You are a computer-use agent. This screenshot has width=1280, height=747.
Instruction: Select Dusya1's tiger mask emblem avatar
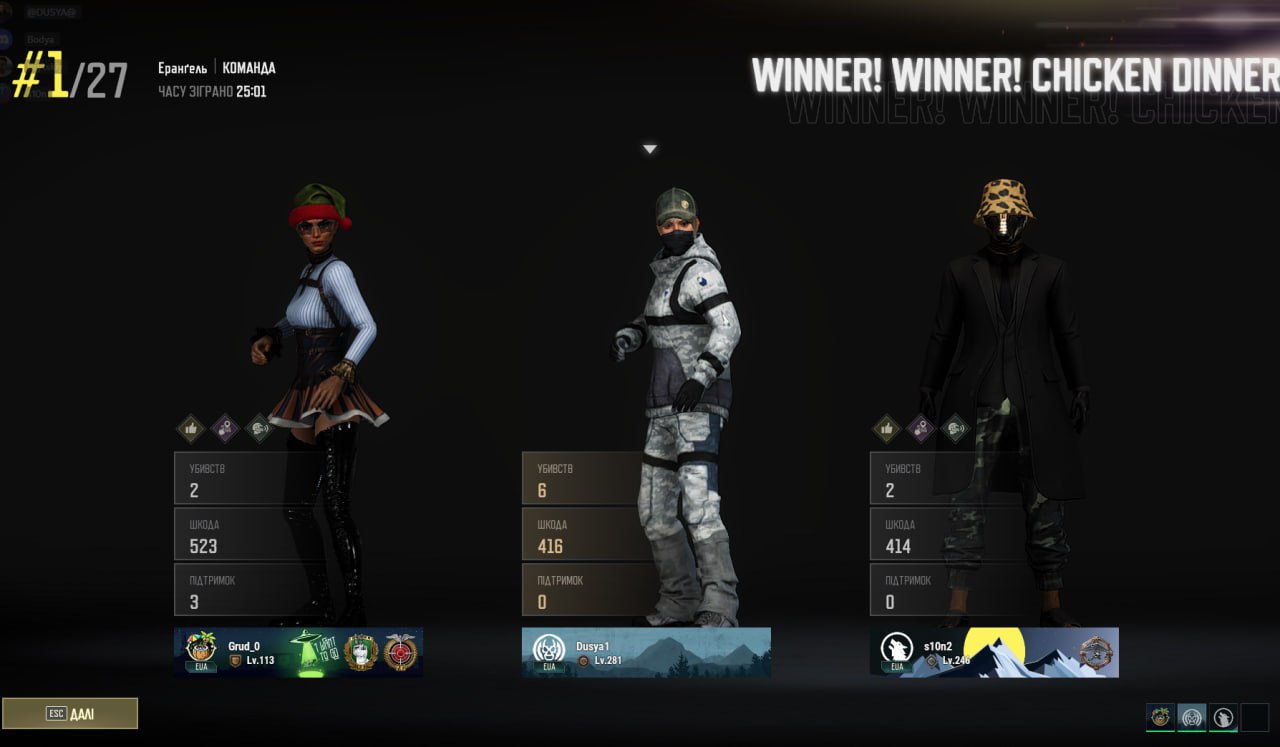pos(548,648)
